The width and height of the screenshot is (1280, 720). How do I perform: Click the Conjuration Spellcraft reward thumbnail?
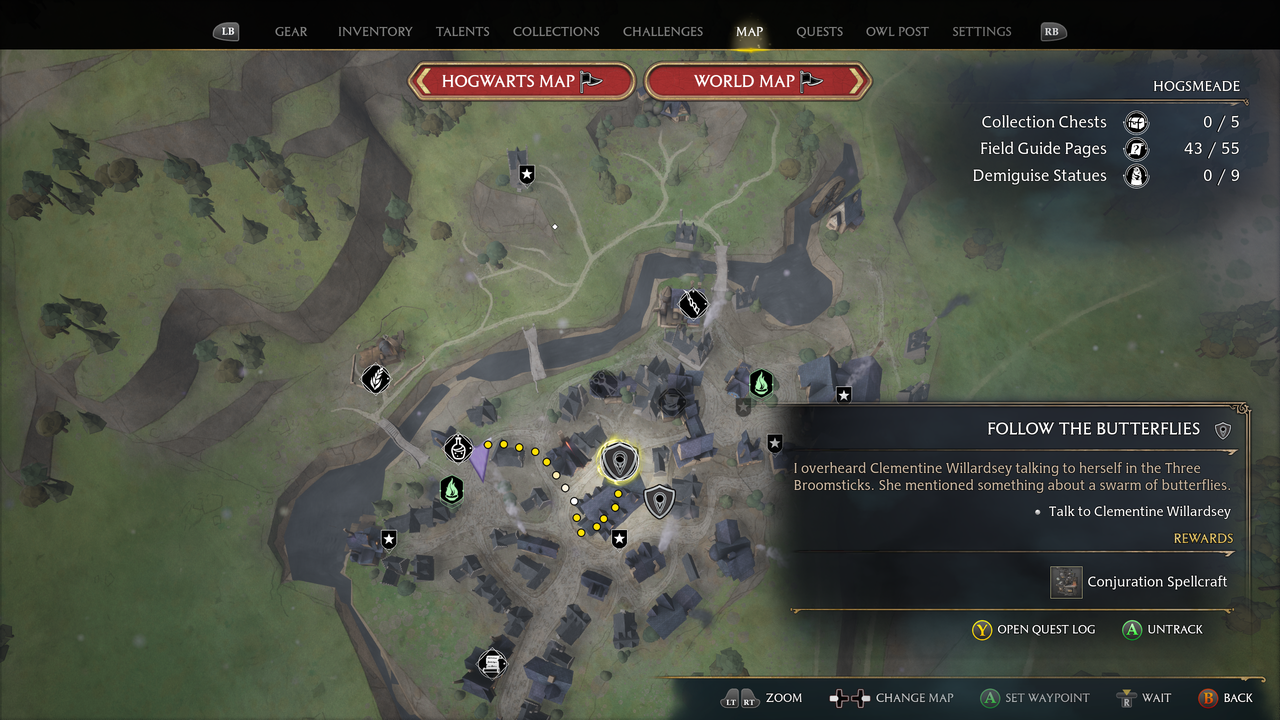(x=1066, y=581)
